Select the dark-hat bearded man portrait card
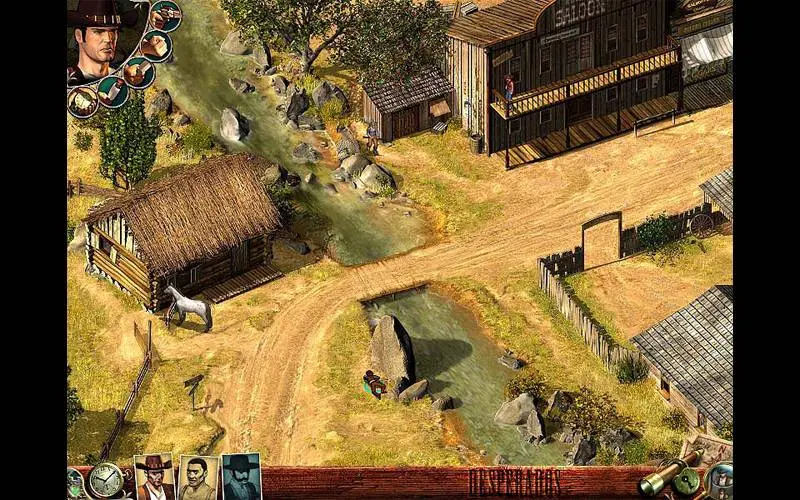The image size is (800, 500). 241,477
